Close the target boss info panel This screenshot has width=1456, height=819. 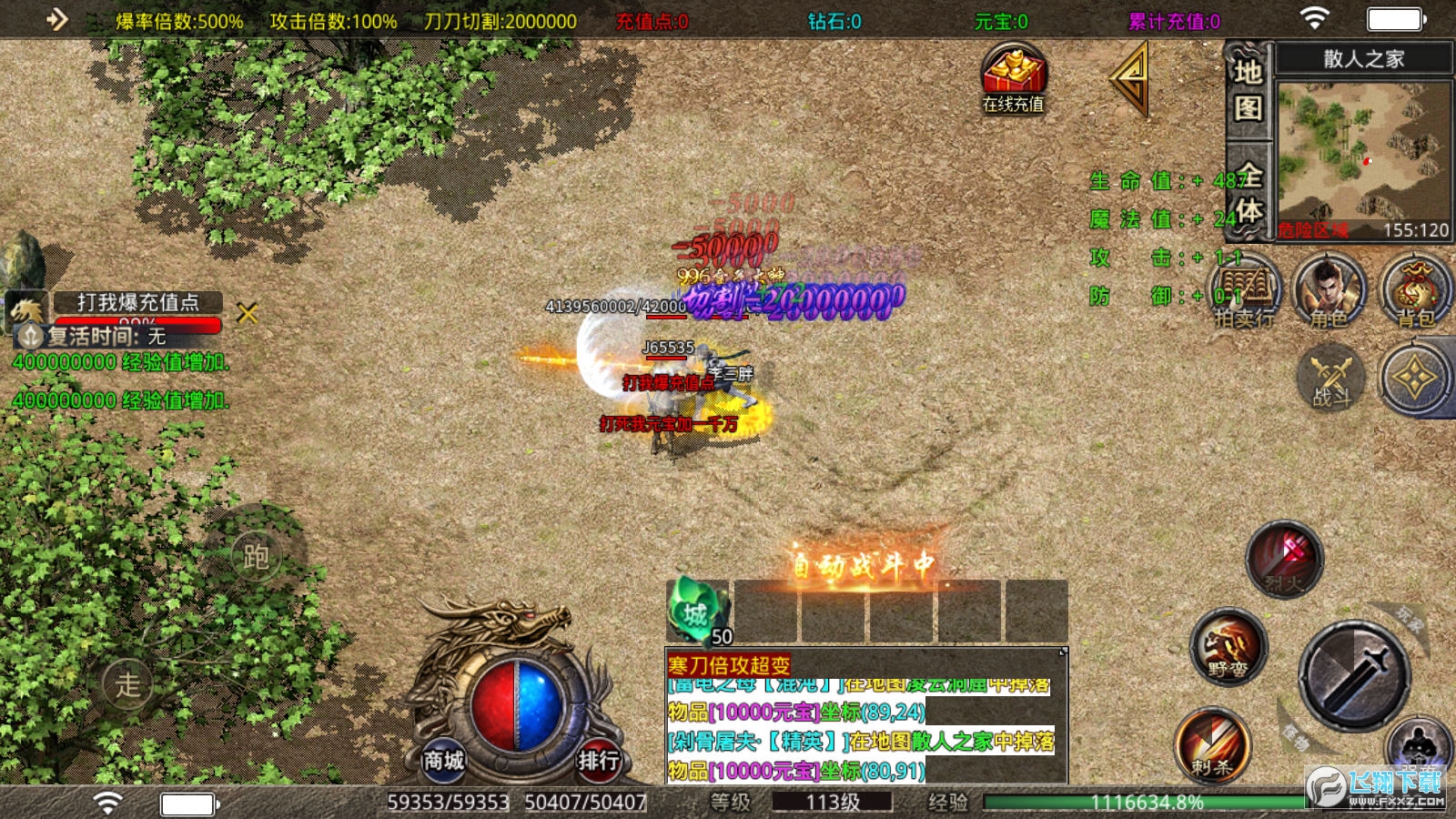248,314
